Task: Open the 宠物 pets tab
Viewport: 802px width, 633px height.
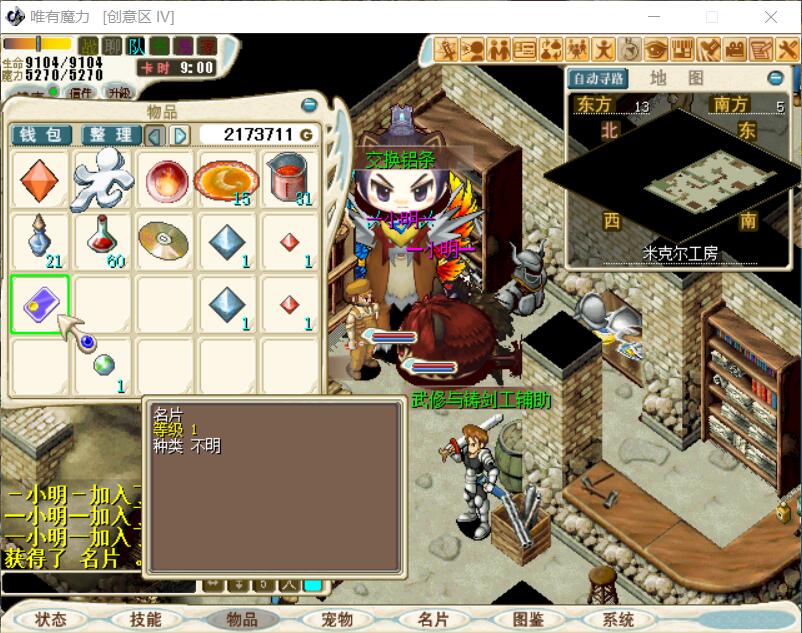Action: click(338, 619)
